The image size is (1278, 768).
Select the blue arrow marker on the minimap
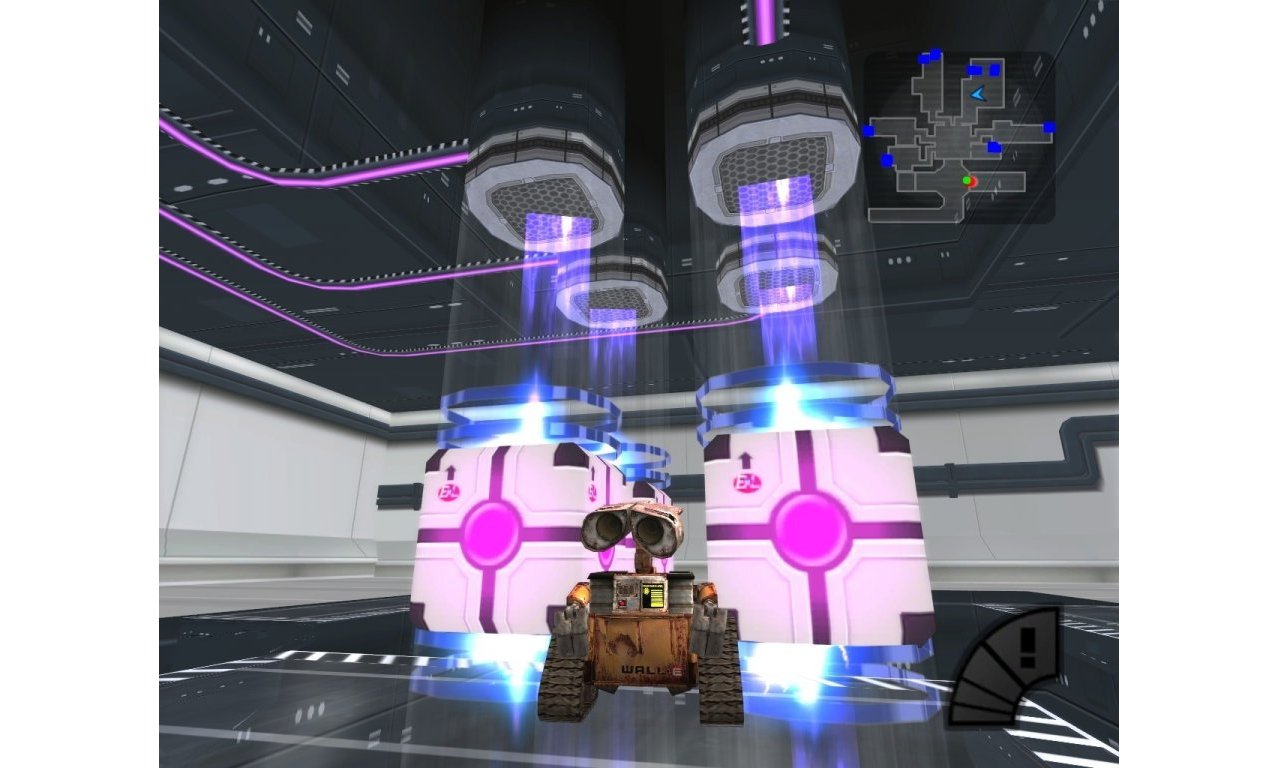[x=978, y=93]
